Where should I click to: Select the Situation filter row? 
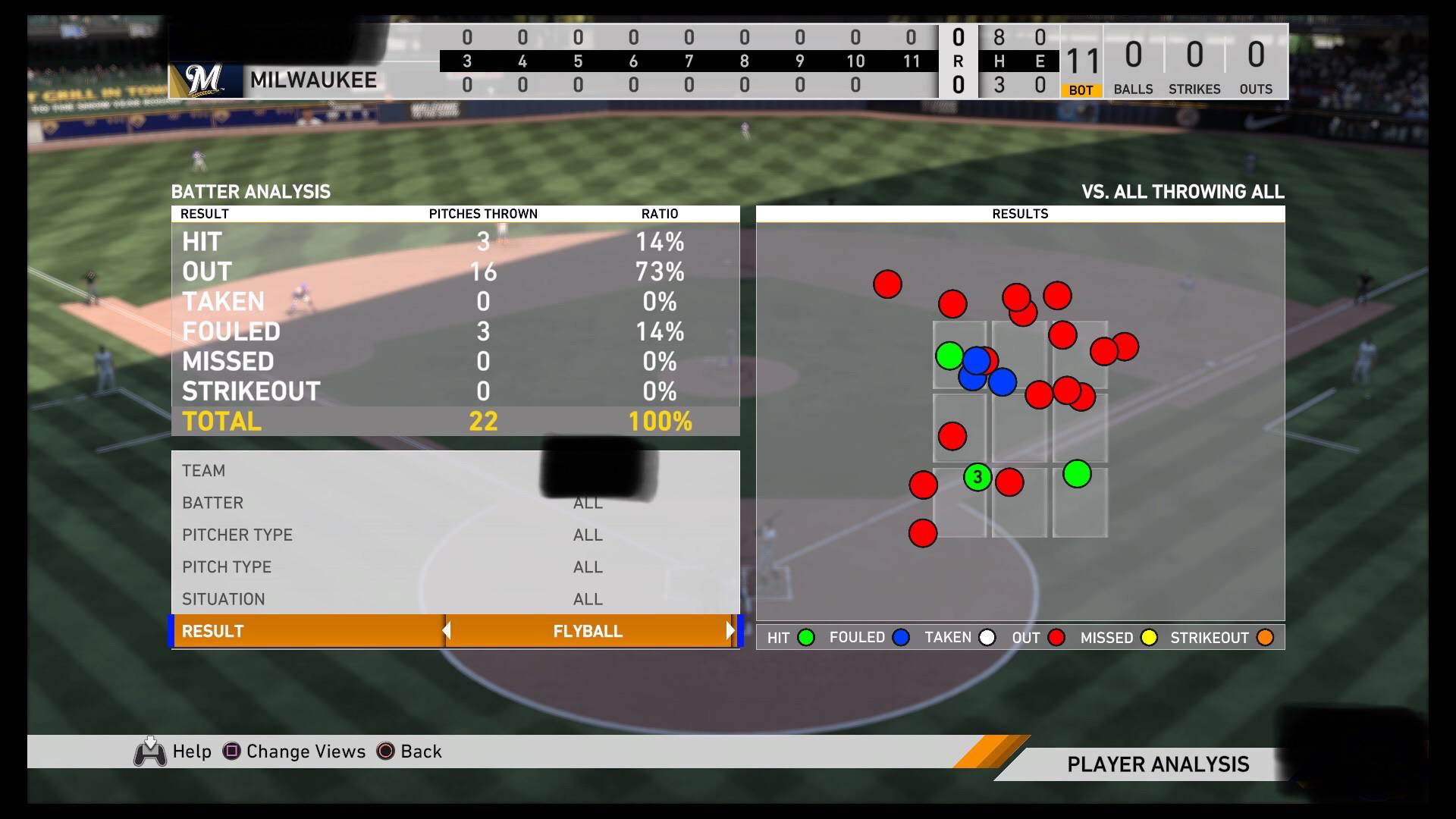tap(455, 599)
